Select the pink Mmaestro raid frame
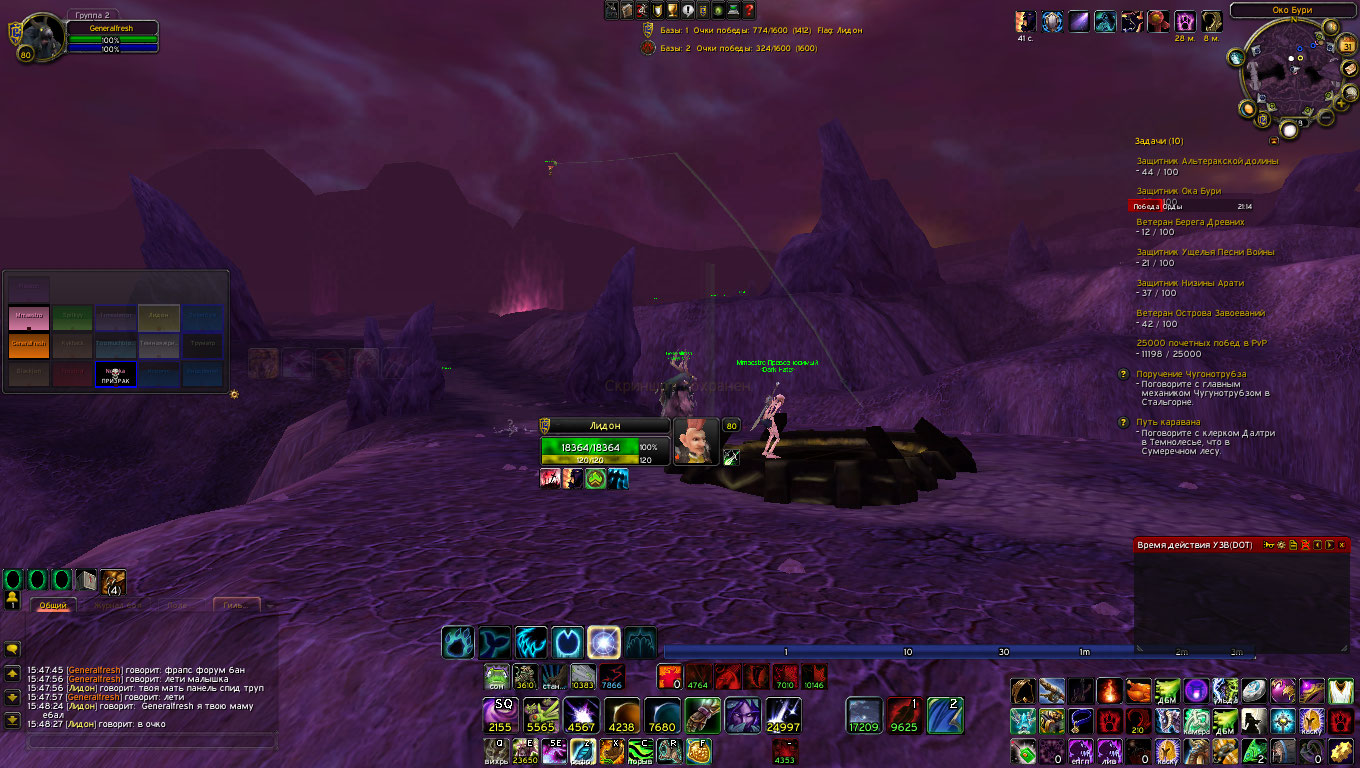Screen dimensions: 1360x768 (29, 318)
